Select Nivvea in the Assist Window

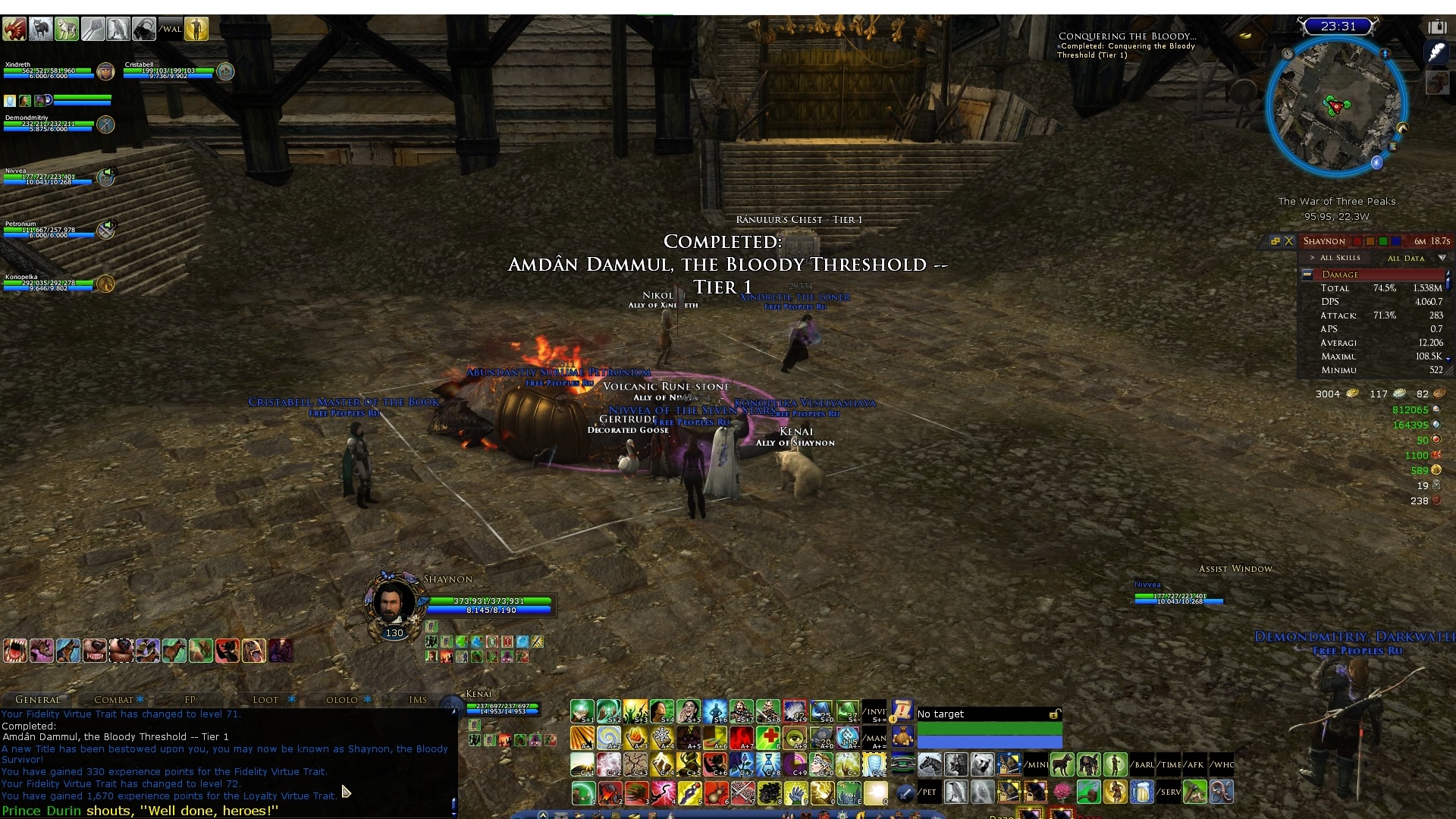pos(1178,598)
